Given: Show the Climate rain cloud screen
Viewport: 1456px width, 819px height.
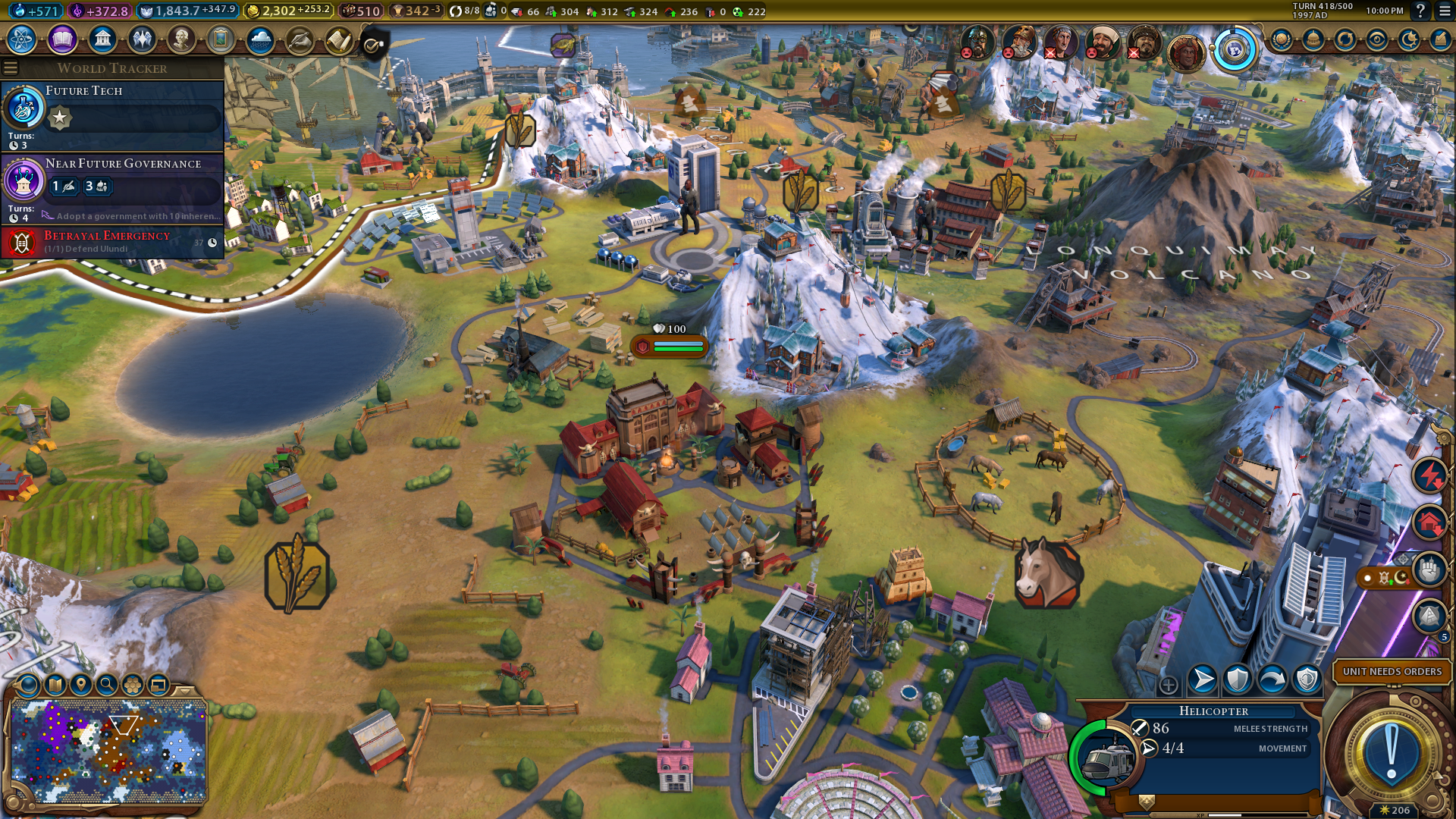Looking at the screenshot, I should (x=260, y=39).
